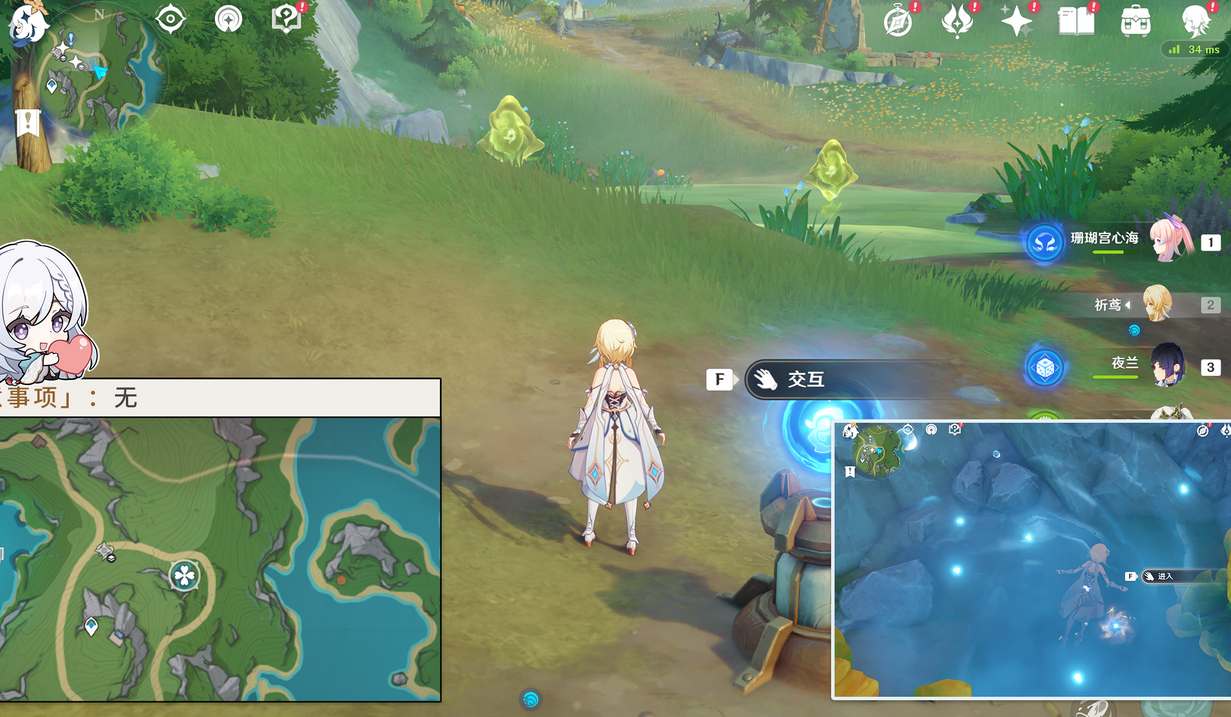Open the four-pointed star wish icon

[1017, 21]
